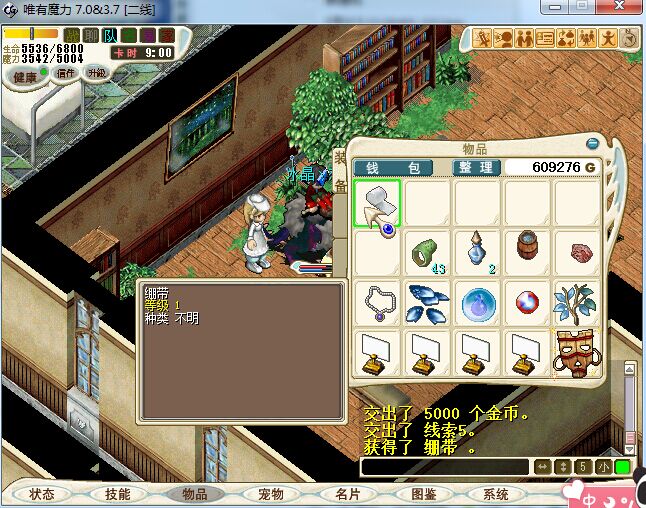Open the 状态 status menu
The height and width of the screenshot is (508, 646).
[x=42, y=494]
